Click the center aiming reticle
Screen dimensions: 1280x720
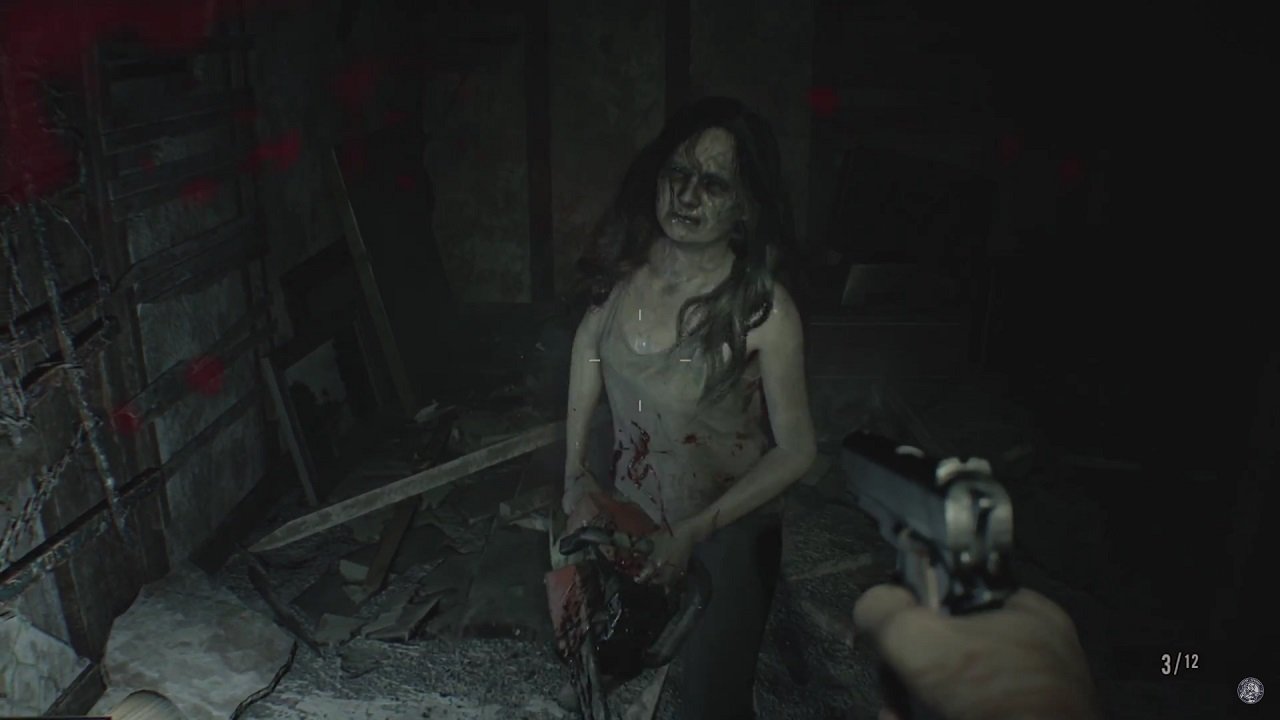coord(640,360)
